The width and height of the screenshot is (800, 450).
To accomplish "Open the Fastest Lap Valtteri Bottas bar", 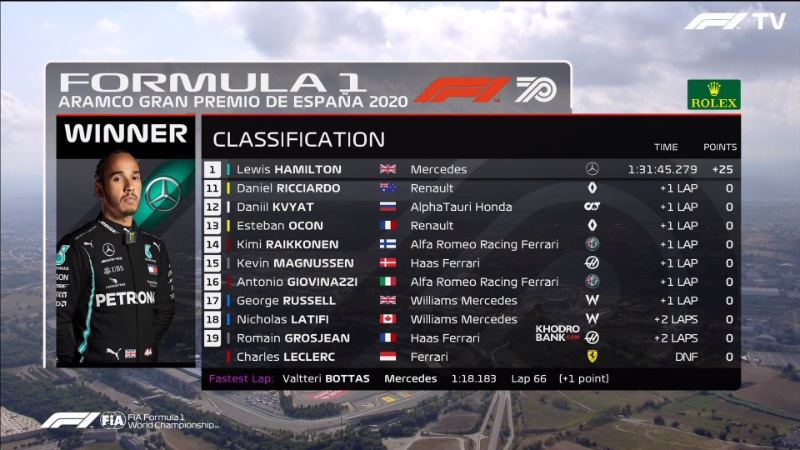I will [x=470, y=379].
